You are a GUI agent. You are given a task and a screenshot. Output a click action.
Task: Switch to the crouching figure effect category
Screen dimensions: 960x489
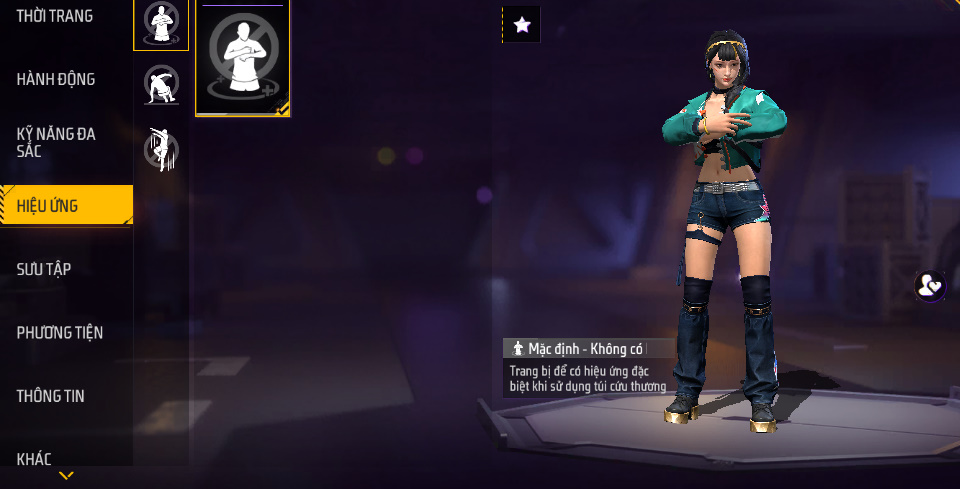tap(161, 86)
